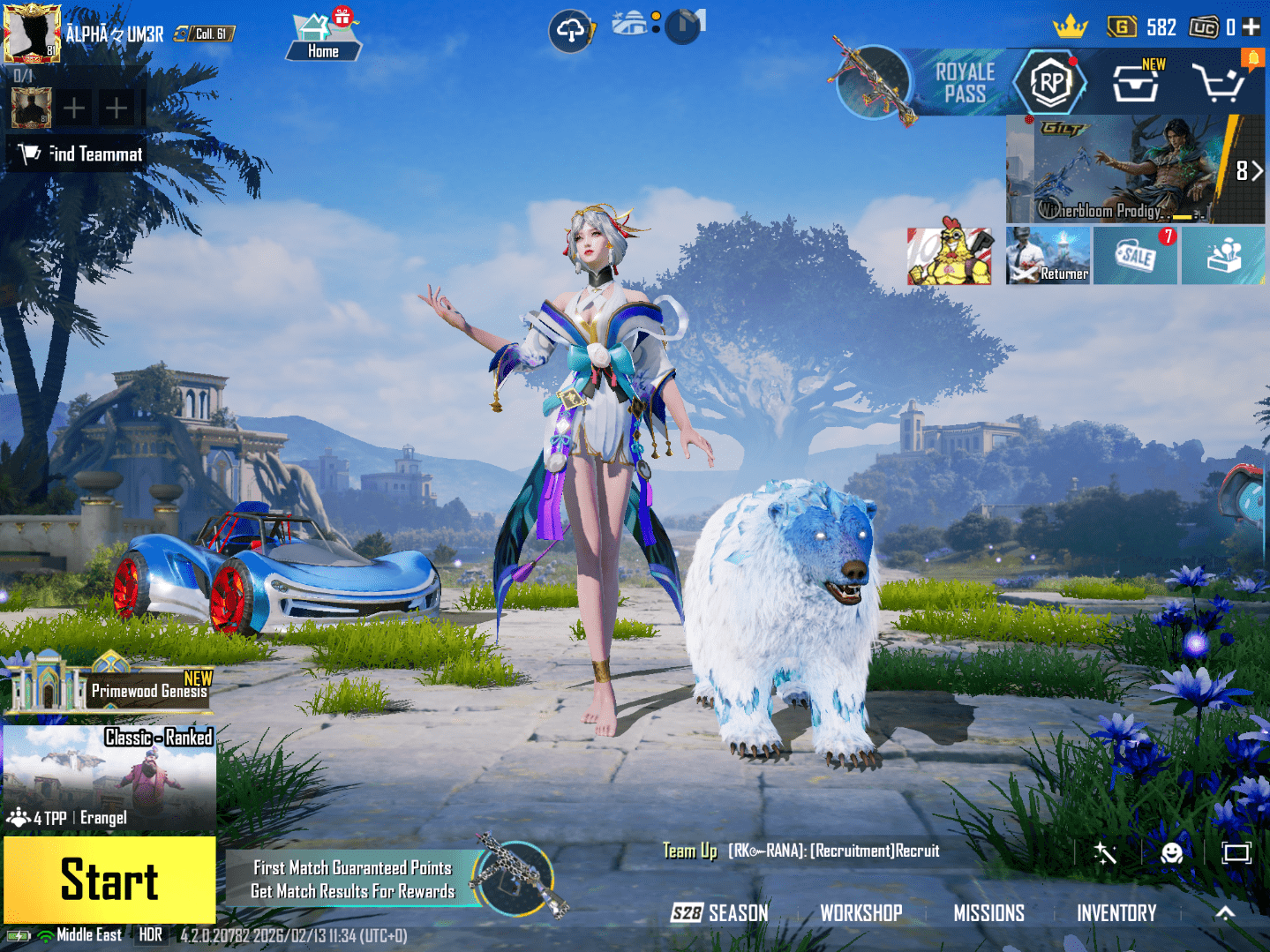Open the Returner event icon
This screenshot has width=1270, height=952.
[1048, 256]
